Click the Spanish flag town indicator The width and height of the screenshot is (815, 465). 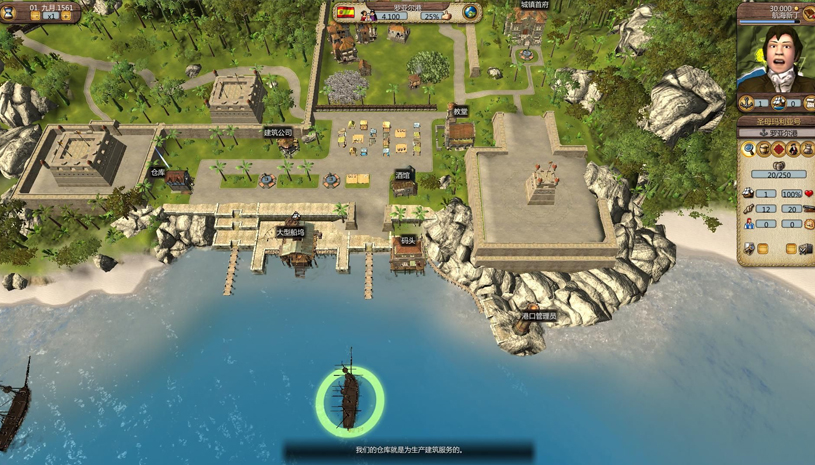click(346, 13)
